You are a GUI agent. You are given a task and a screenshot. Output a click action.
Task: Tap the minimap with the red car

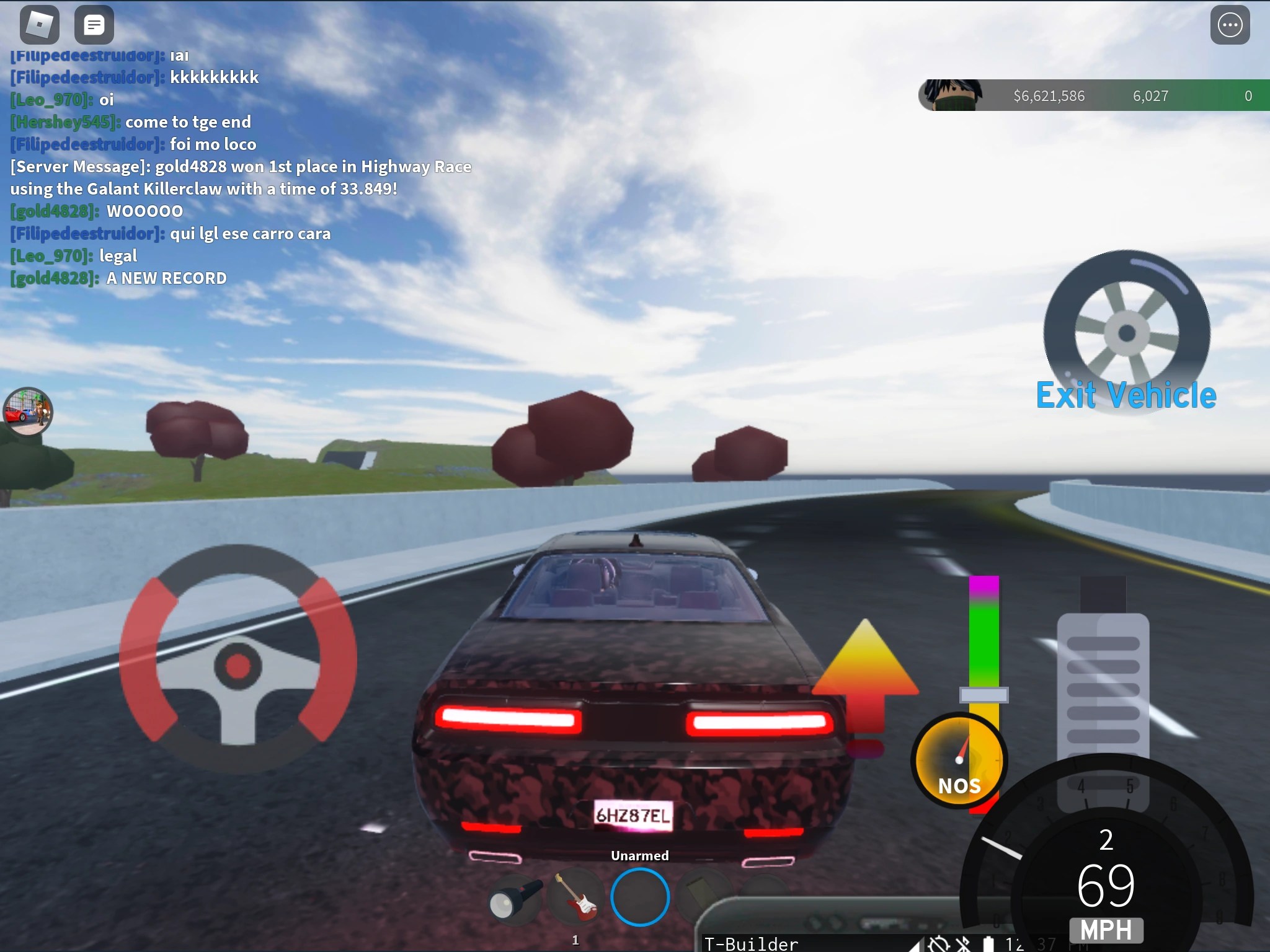(29, 411)
